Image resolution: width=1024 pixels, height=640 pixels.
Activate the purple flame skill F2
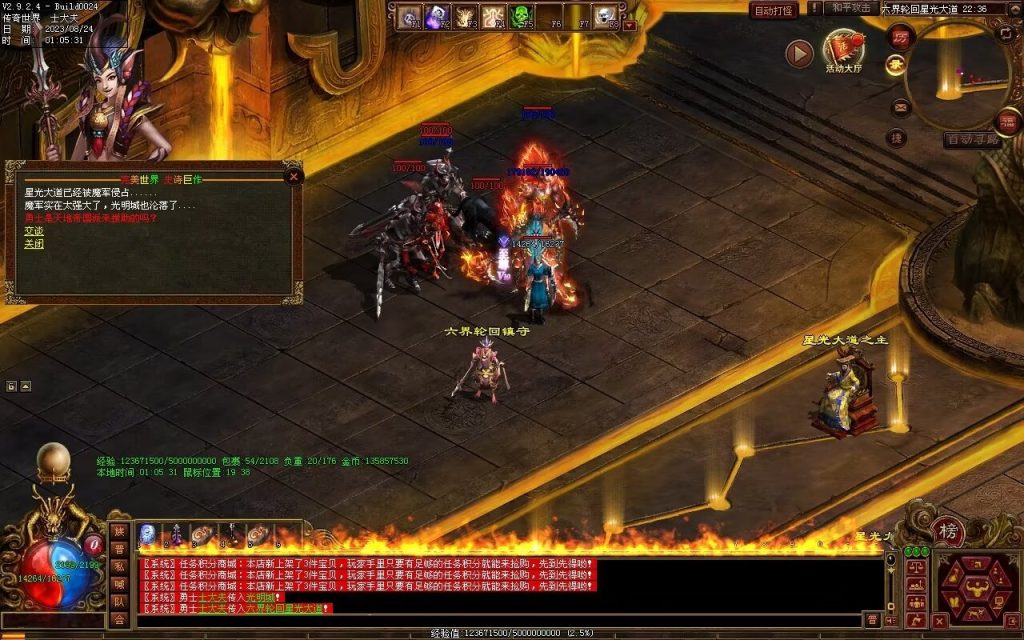tap(437, 16)
